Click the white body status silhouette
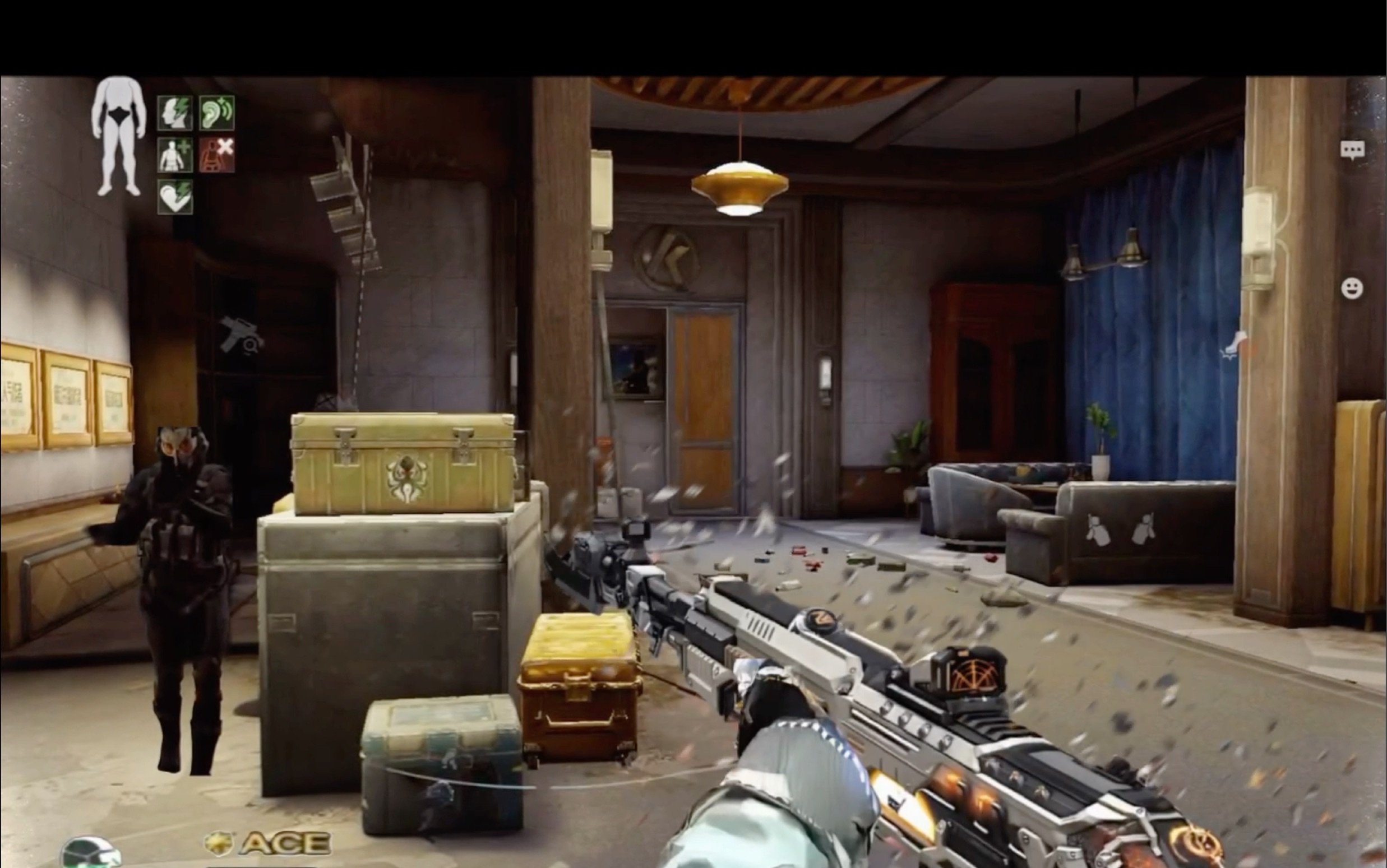 [118, 136]
